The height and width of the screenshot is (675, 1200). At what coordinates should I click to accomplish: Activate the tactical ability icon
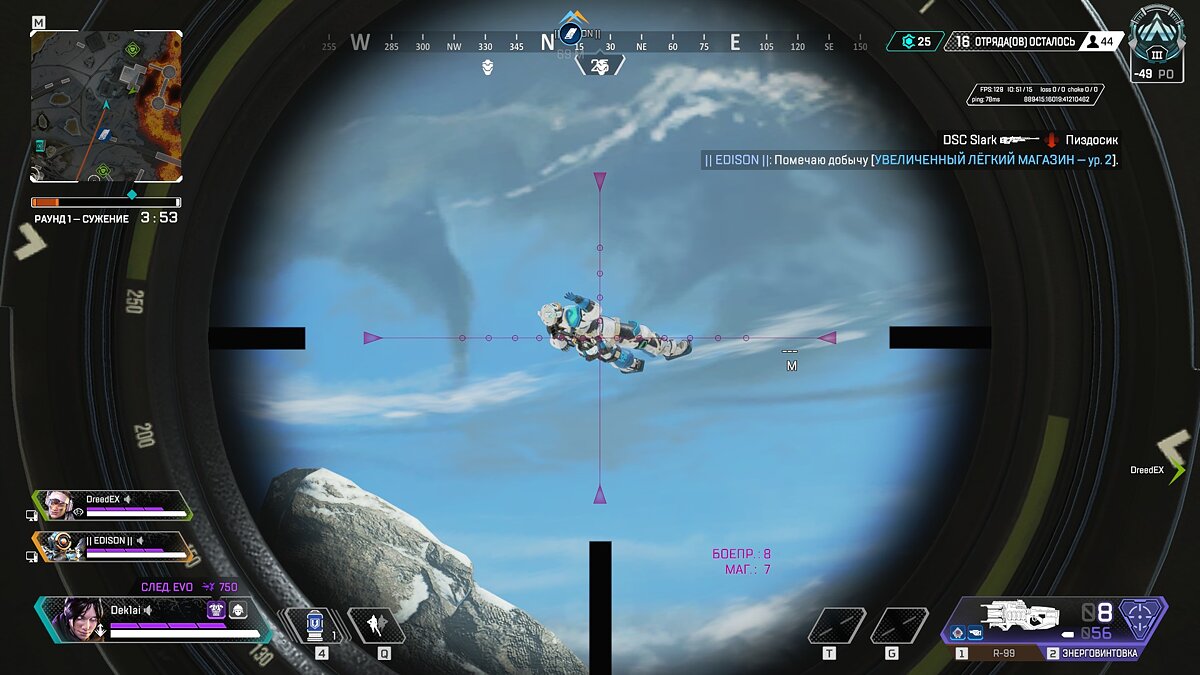click(376, 626)
